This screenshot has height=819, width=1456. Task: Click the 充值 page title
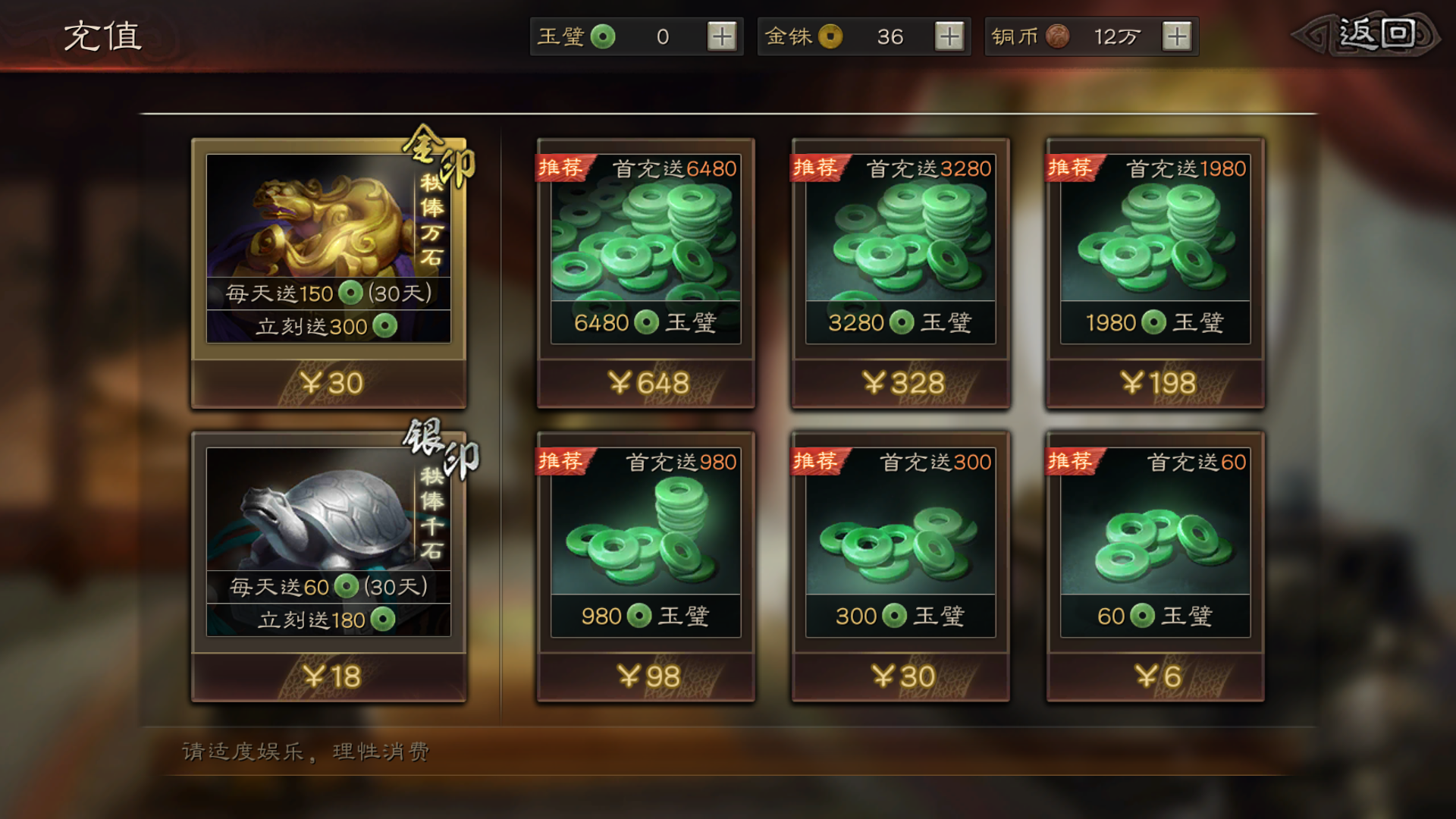[102, 34]
